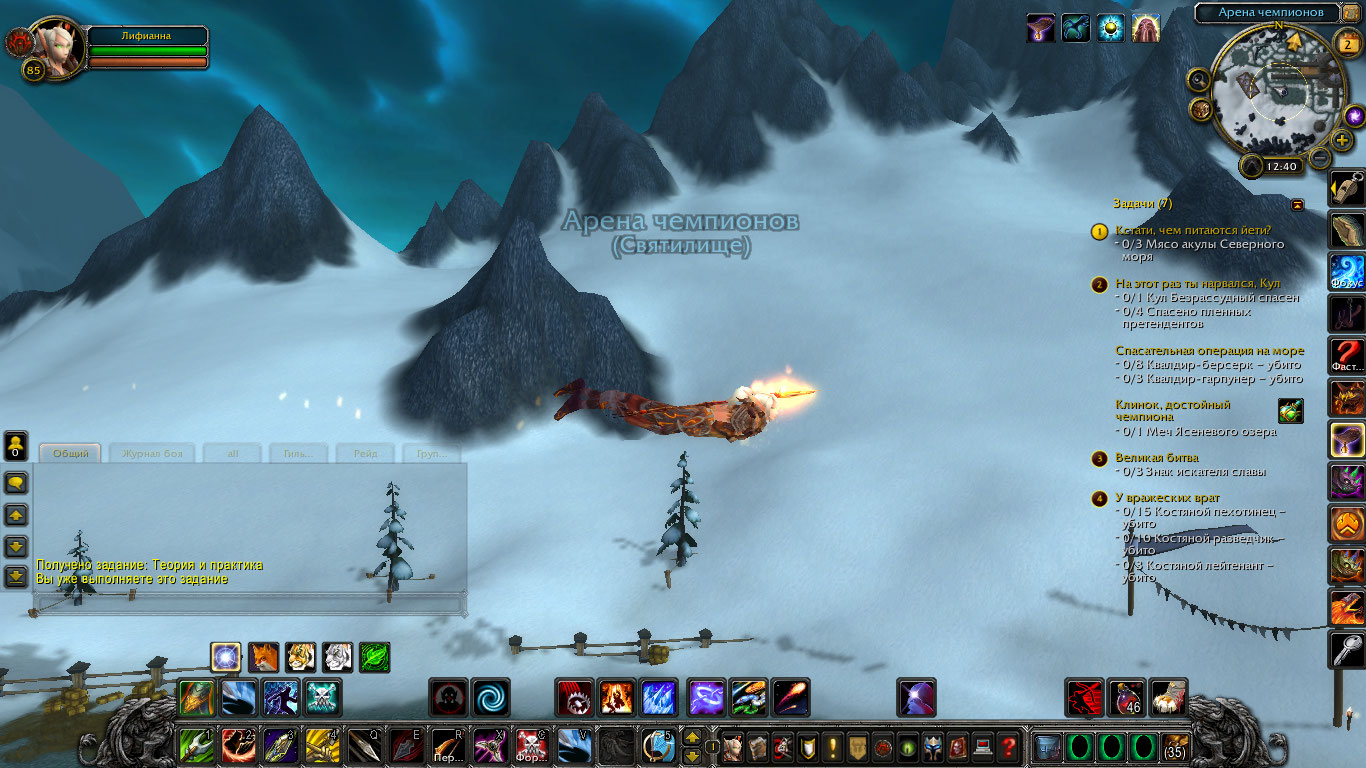Open the calendar button showing 2
Viewport: 1366px width, 768px height.
click(1347, 42)
